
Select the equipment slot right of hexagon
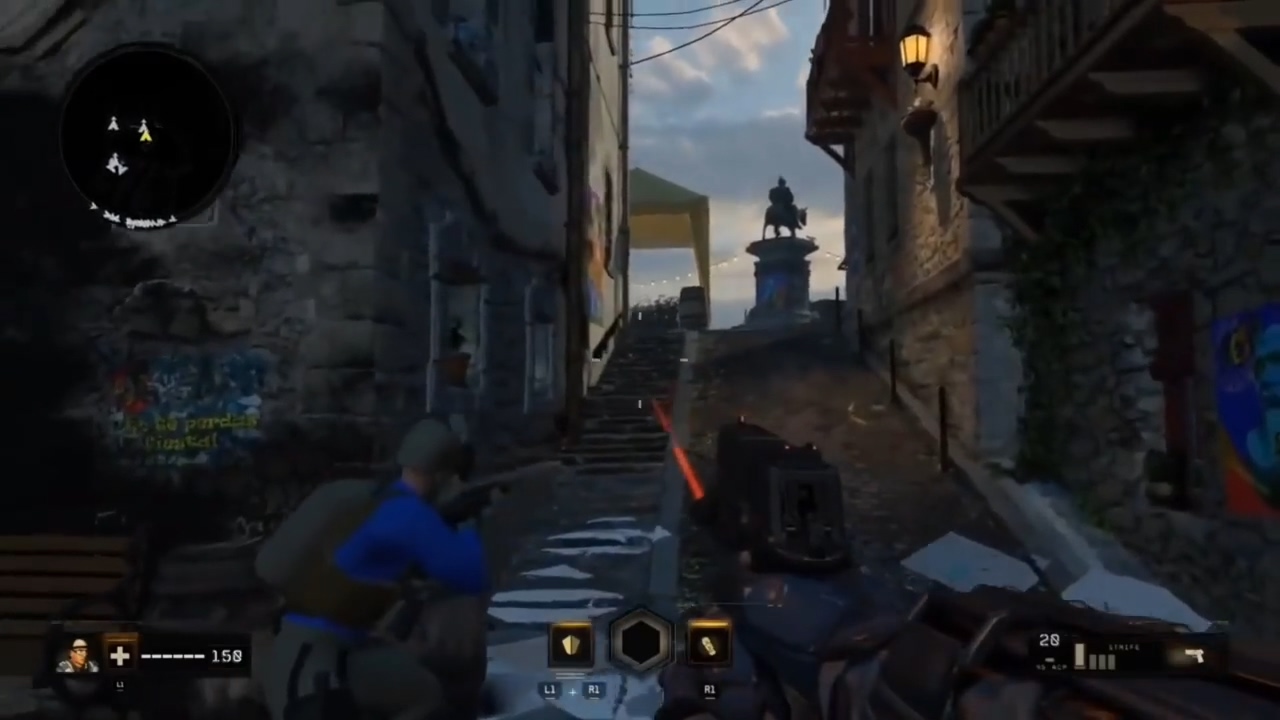point(709,645)
